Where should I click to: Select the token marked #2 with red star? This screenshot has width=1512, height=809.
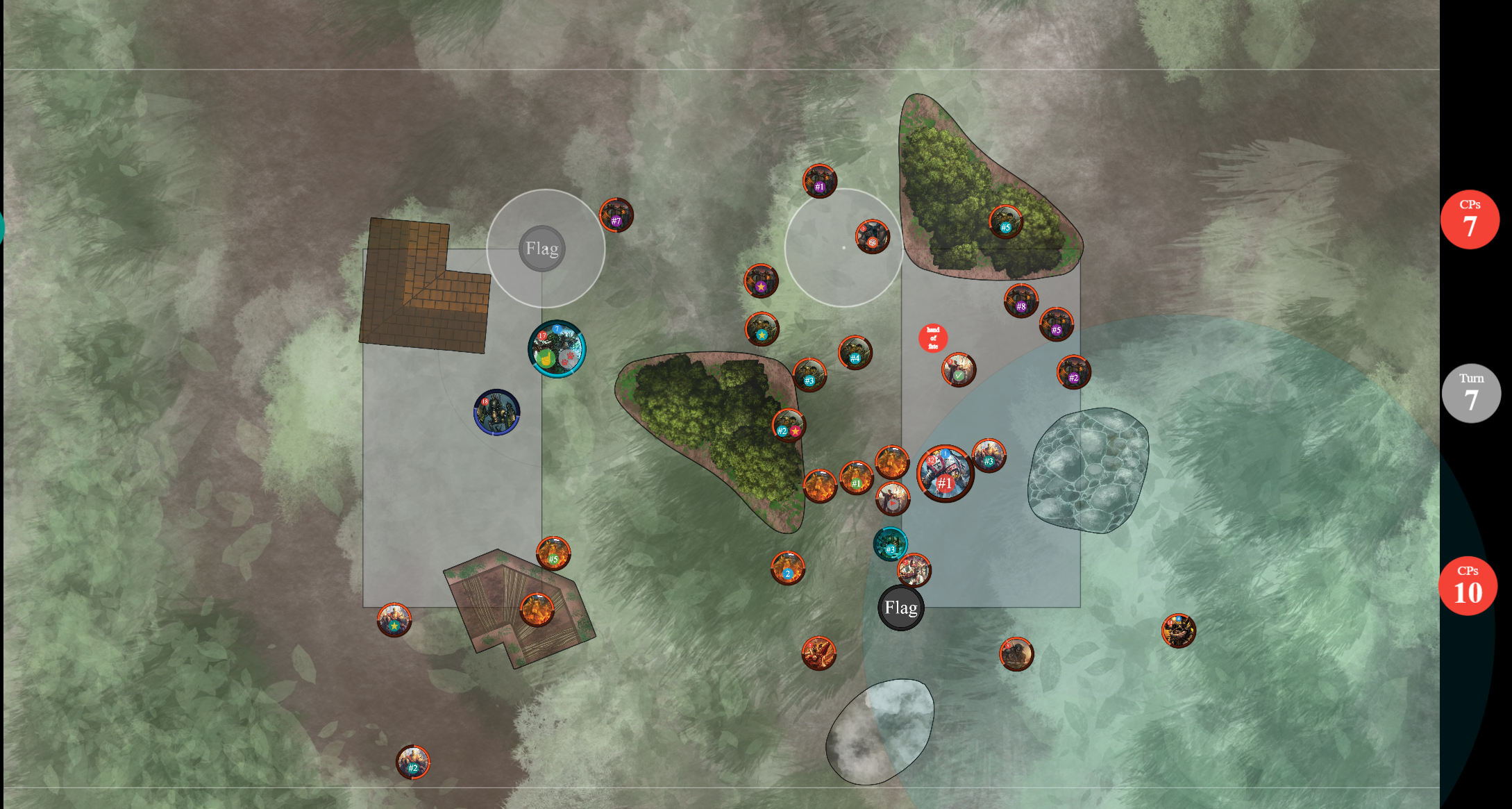click(789, 426)
